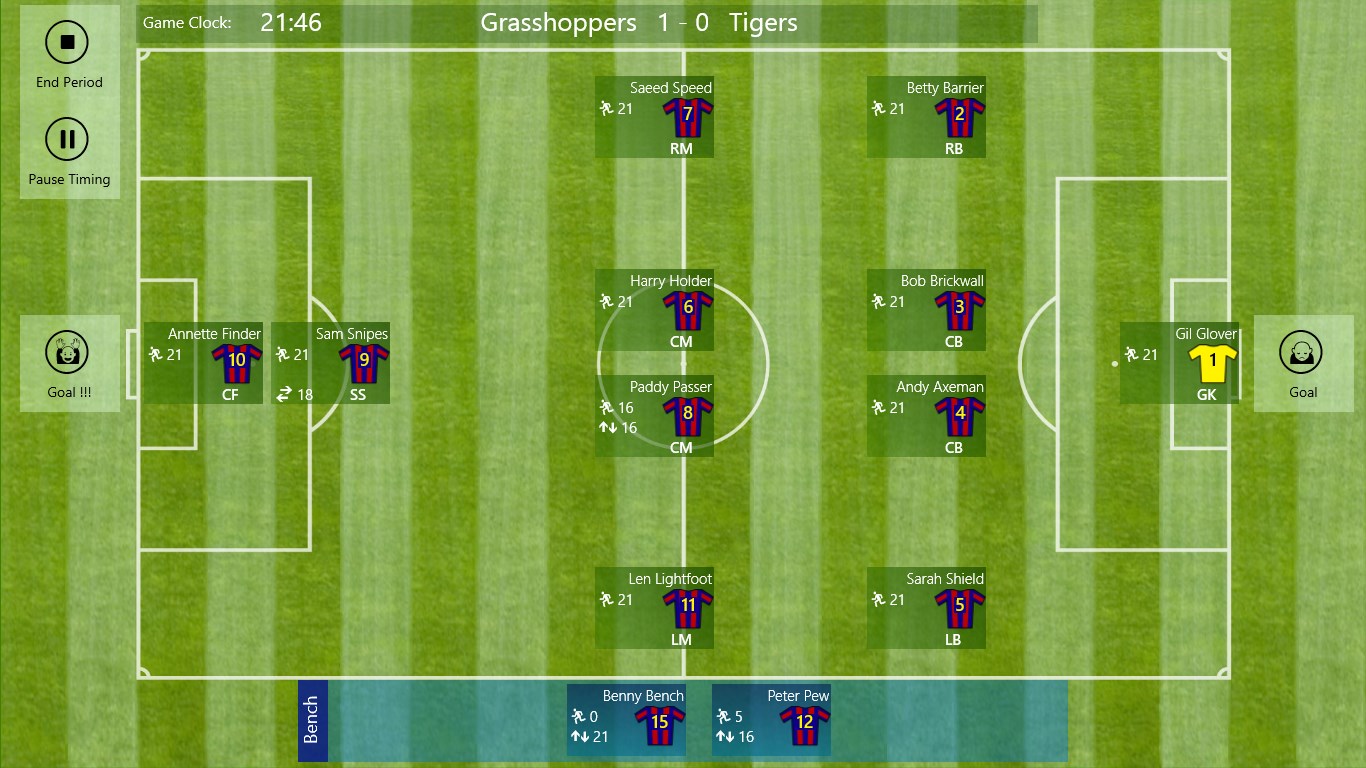
Task: Choose Saeed Speed at right midfield
Action: pos(655,117)
